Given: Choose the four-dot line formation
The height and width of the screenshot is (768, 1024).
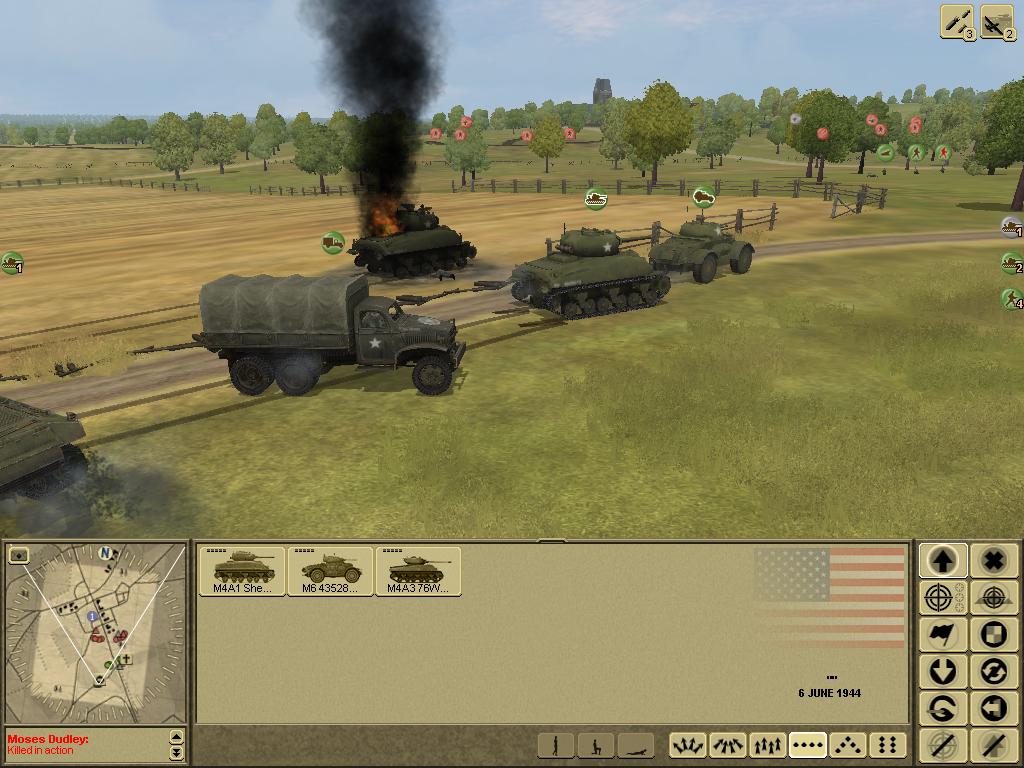Looking at the screenshot, I should [x=808, y=745].
